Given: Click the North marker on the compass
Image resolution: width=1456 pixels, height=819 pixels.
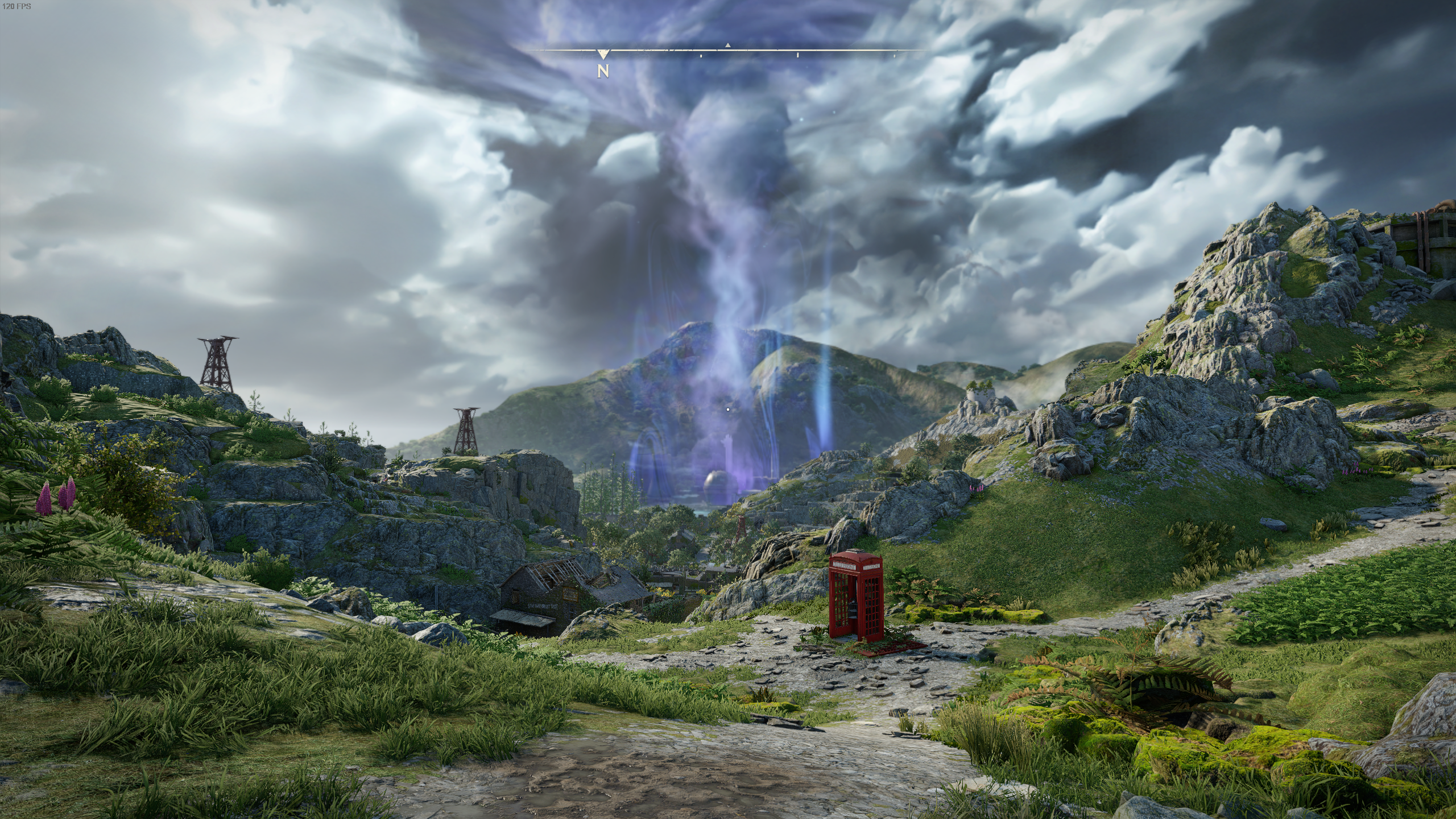Looking at the screenshot, I should click(603, 71).
